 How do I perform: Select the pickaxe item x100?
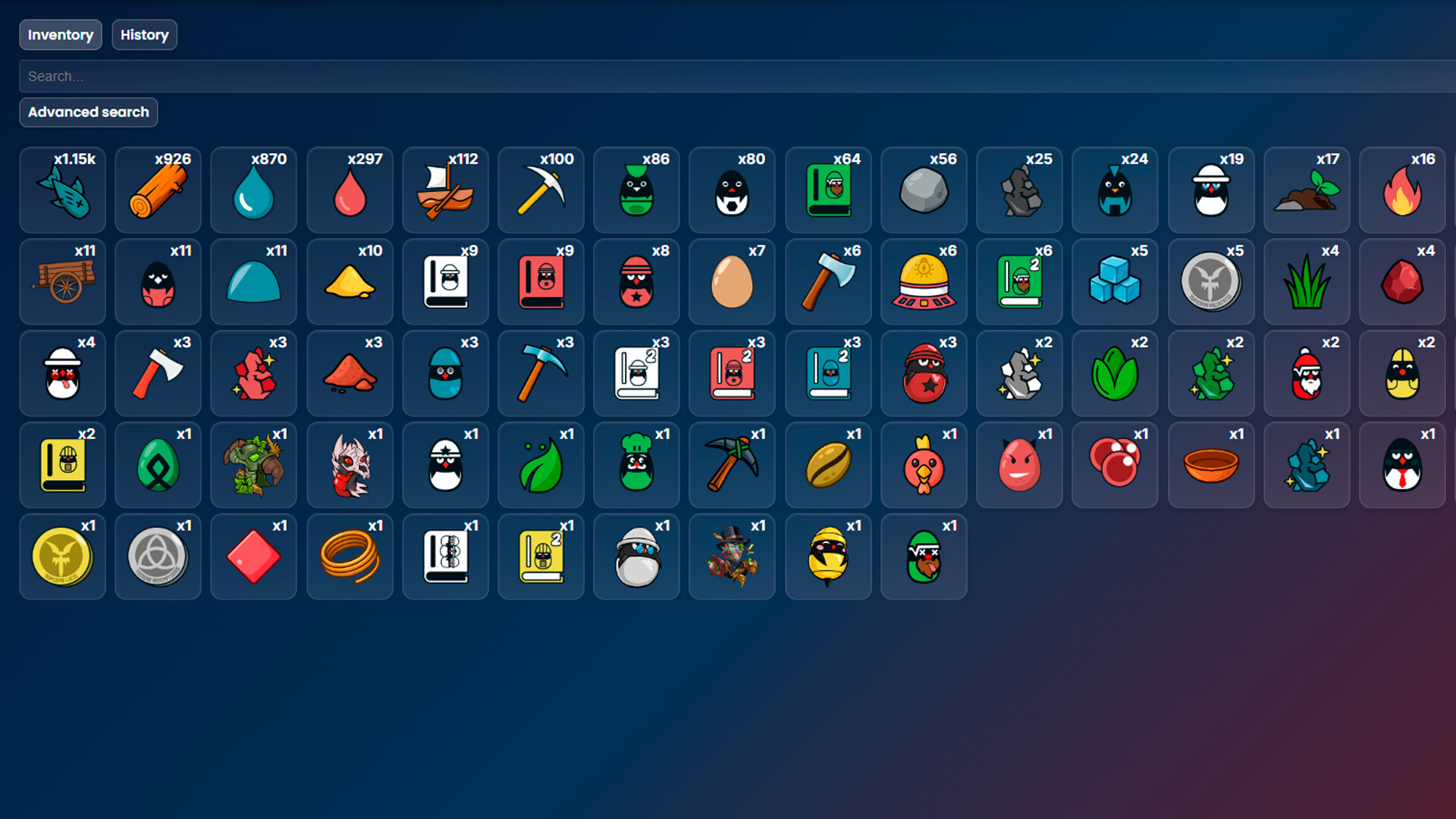541,190
